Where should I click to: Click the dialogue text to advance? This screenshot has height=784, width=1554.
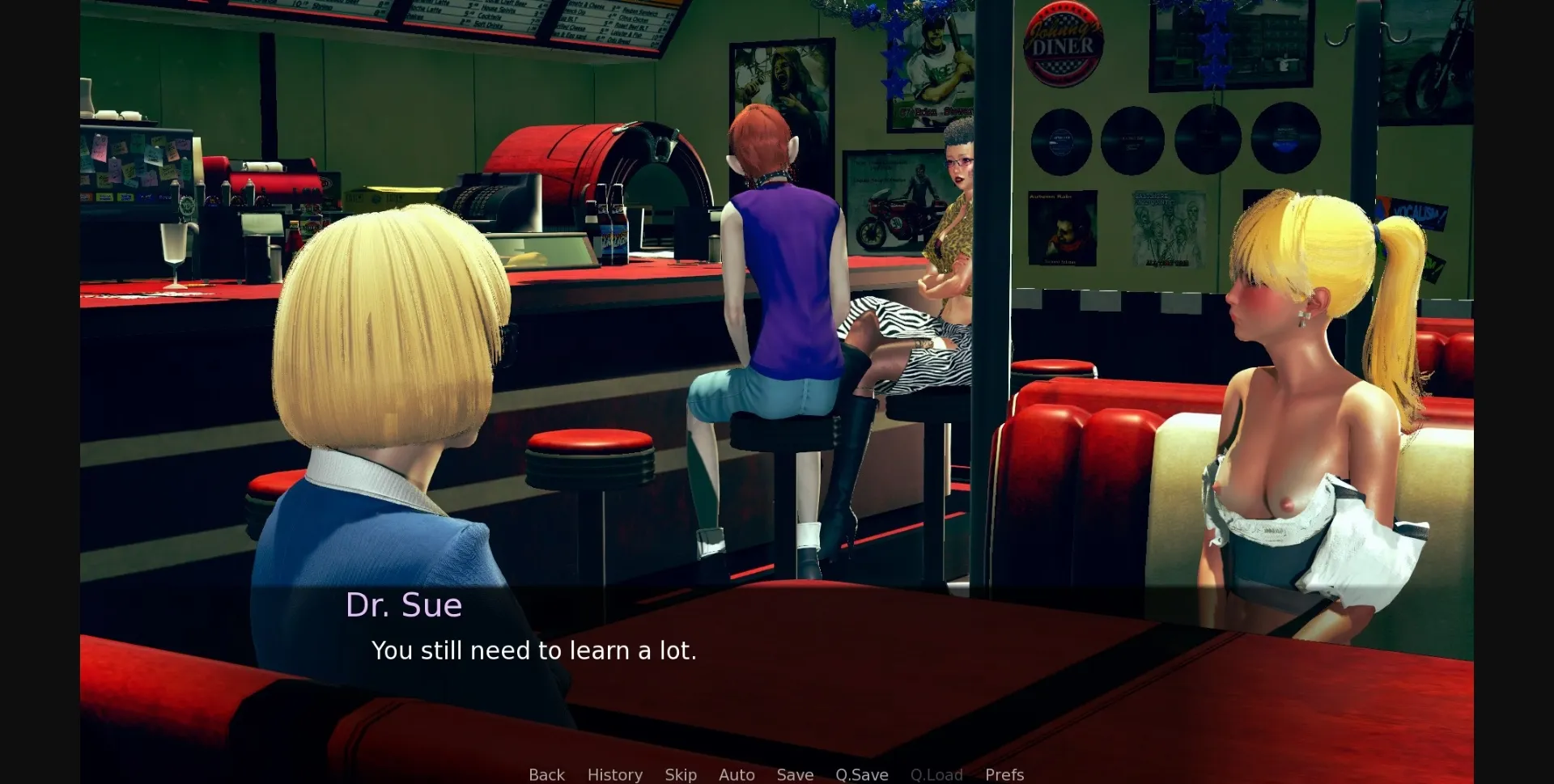(x=534, y=650)
